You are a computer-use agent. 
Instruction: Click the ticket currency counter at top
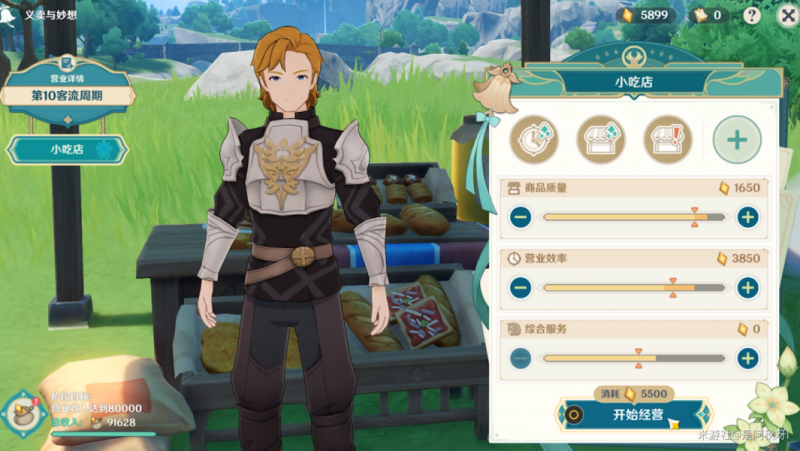tap(708, 15)
